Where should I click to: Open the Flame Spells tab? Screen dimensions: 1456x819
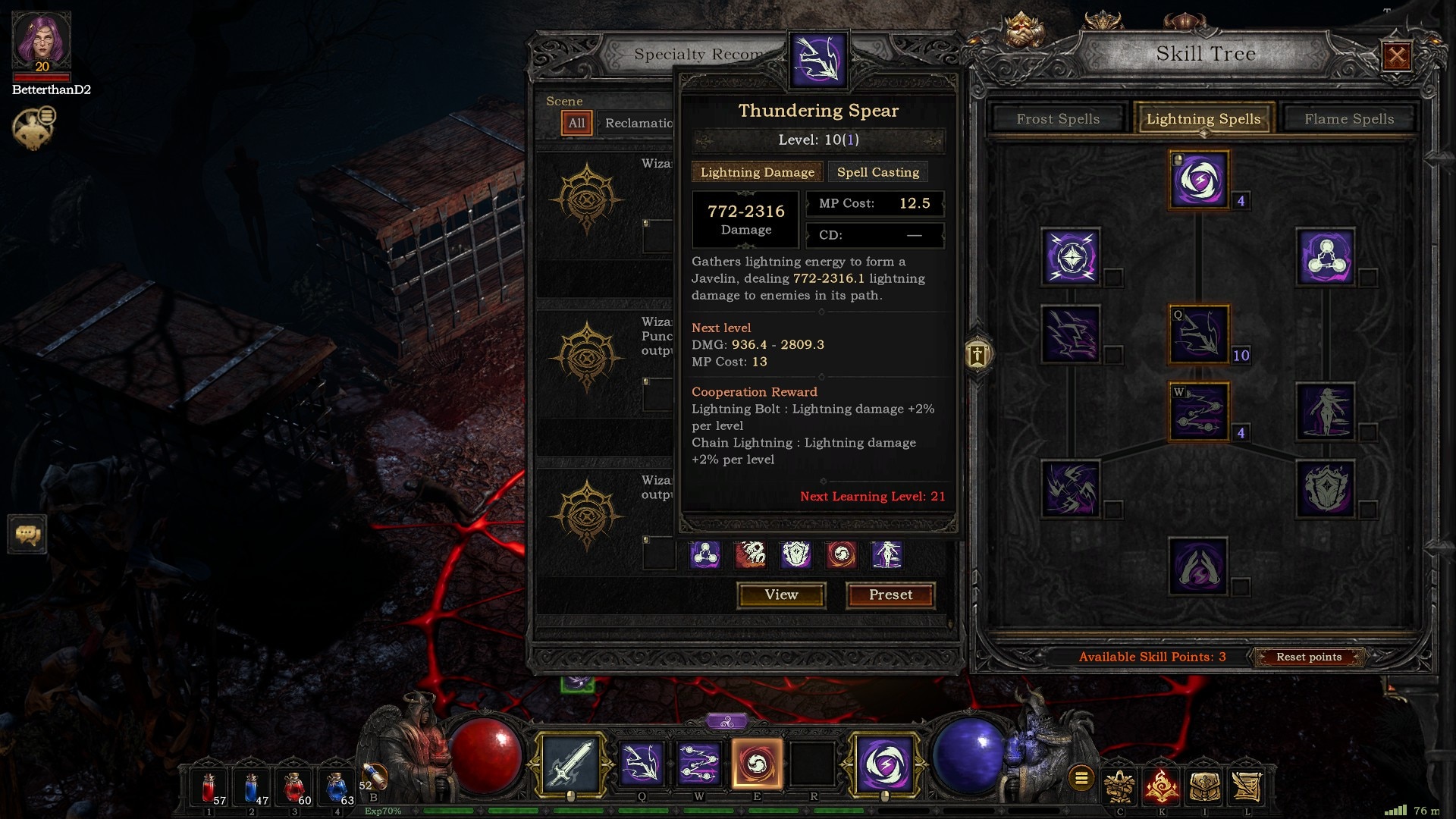tap(1348, 119)
